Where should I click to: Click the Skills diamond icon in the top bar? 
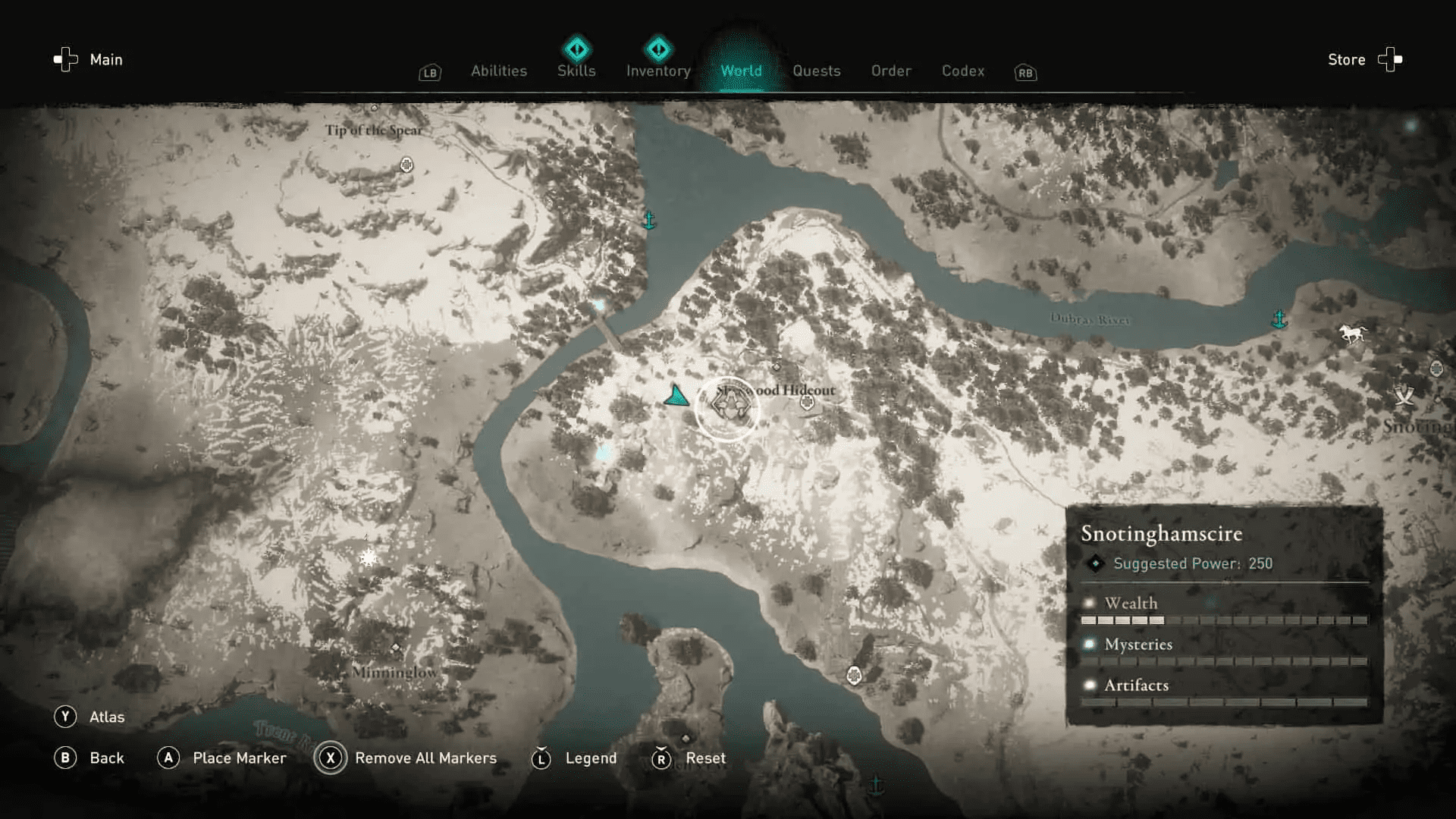(576, 49)
